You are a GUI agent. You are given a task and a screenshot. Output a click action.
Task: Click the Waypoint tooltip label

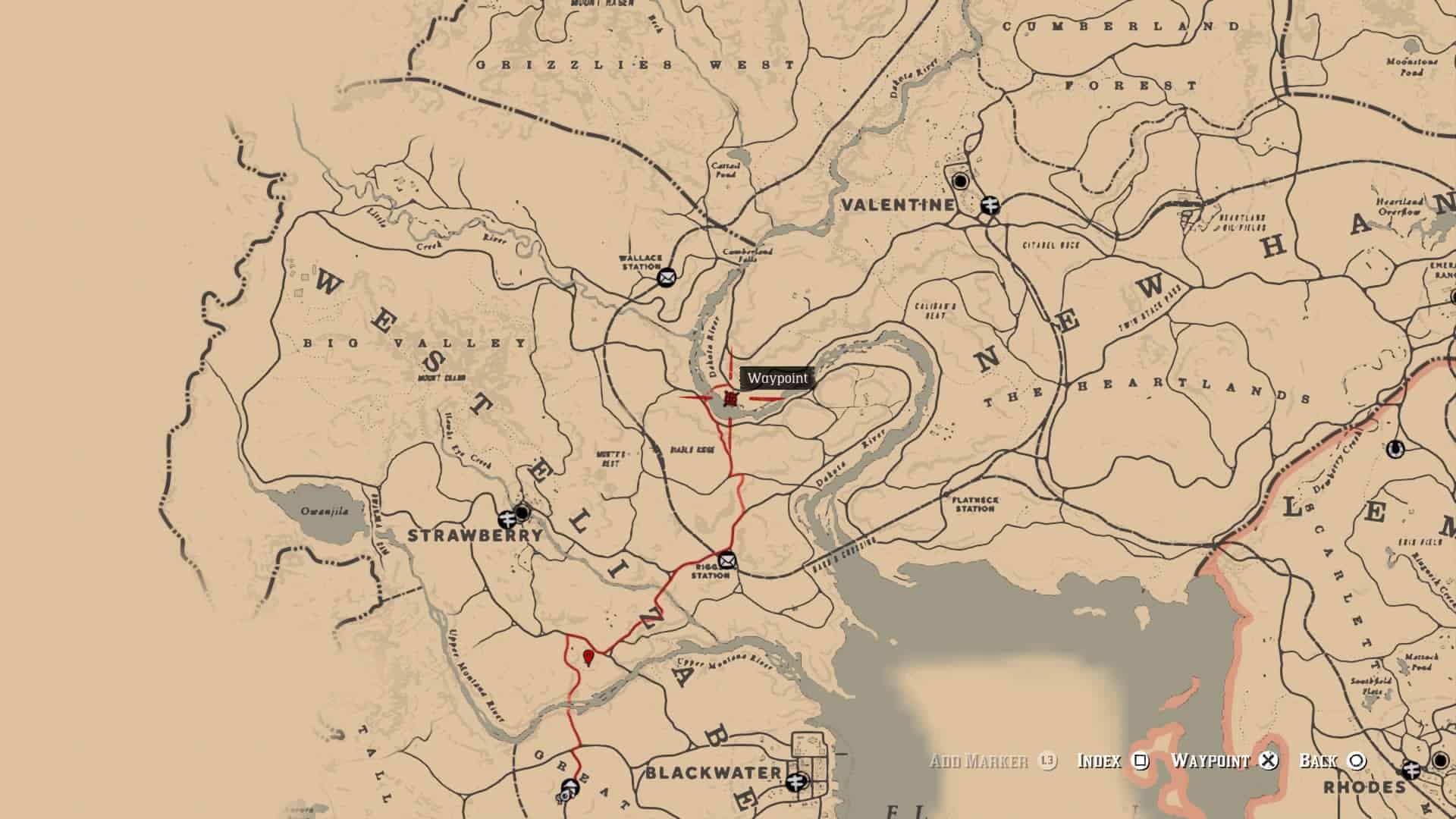777,377
